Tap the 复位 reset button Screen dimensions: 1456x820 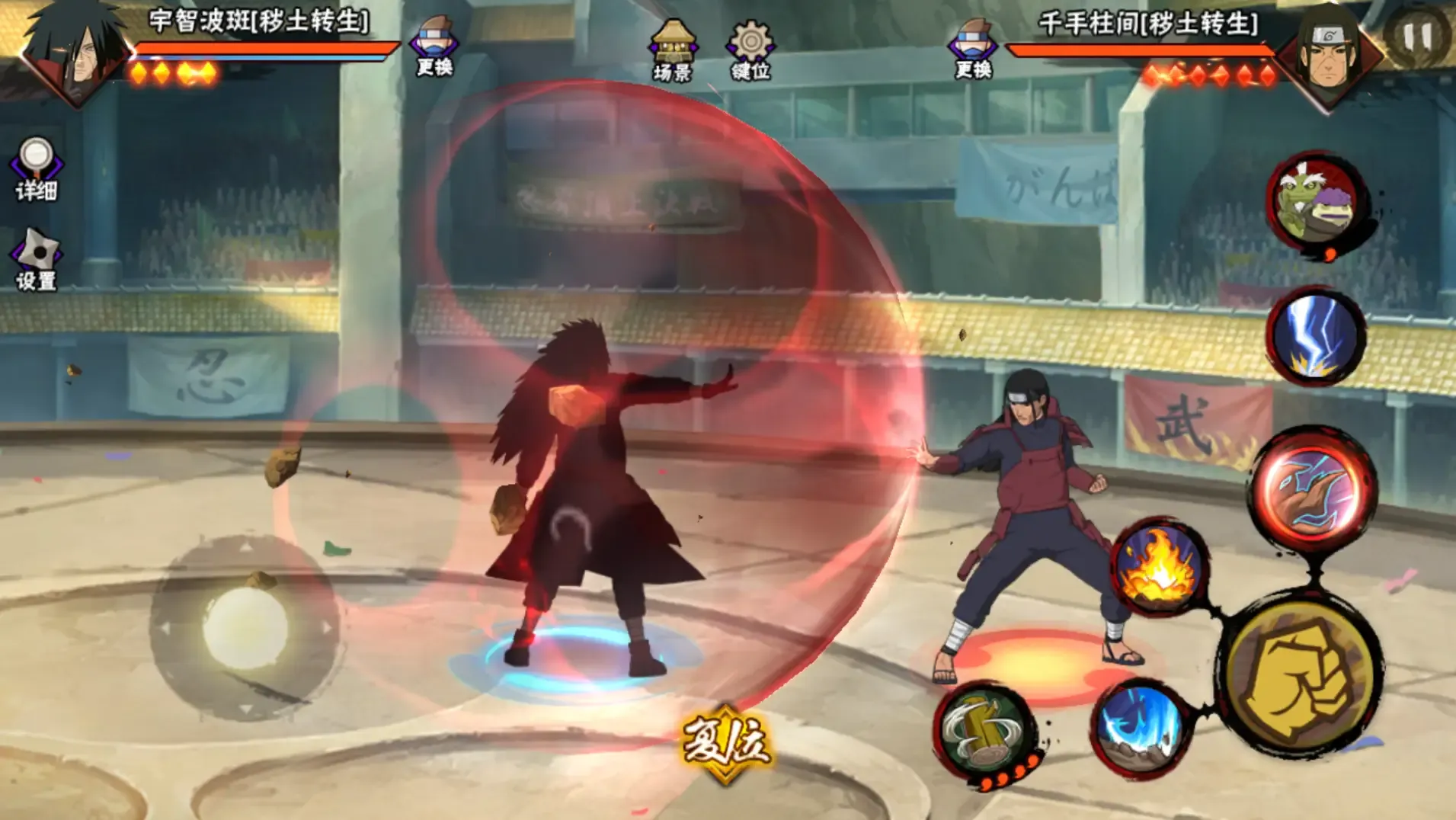pos(725,743)
